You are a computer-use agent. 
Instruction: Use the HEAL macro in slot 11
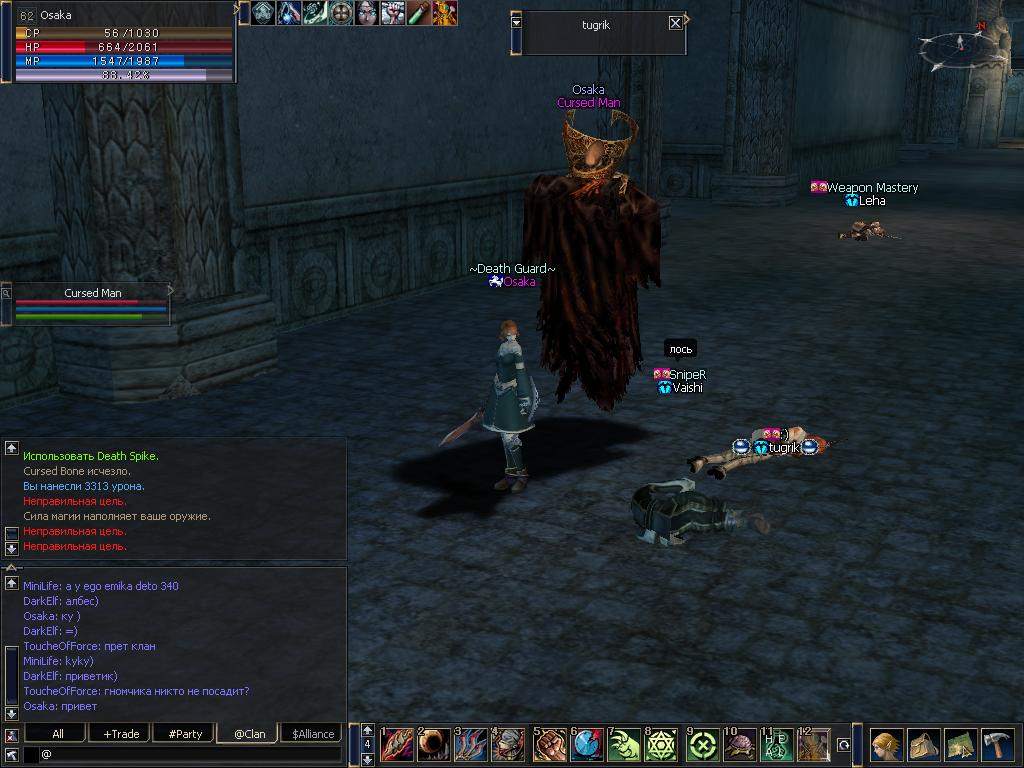coord(775,744)
